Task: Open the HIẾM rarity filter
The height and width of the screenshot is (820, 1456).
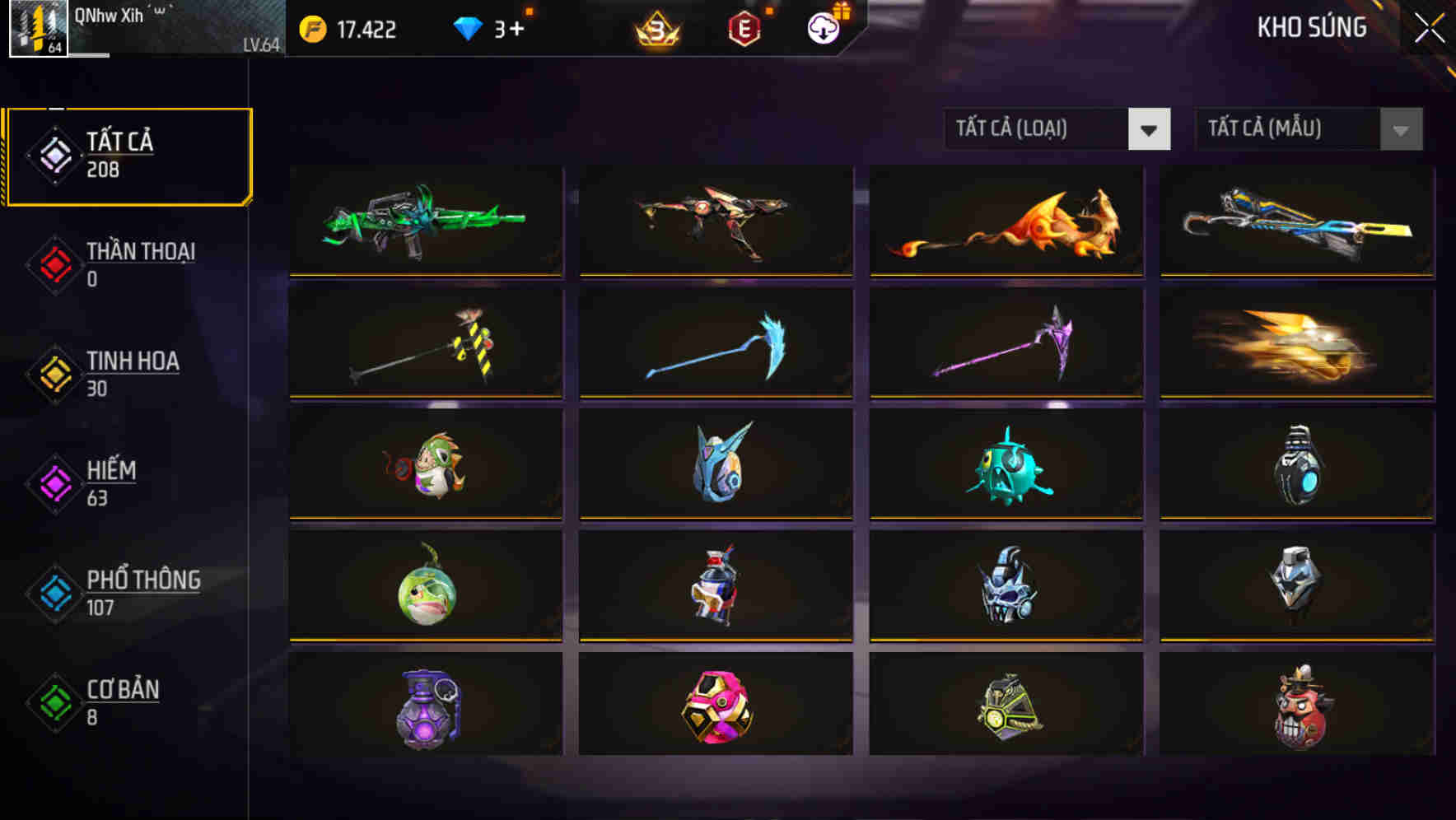Action: coord(54,482)
